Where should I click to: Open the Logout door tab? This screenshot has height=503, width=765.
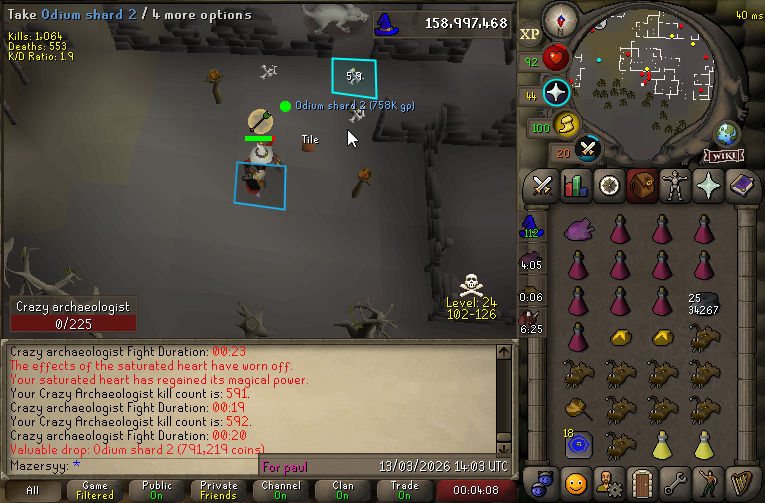[x=641, y=478]
